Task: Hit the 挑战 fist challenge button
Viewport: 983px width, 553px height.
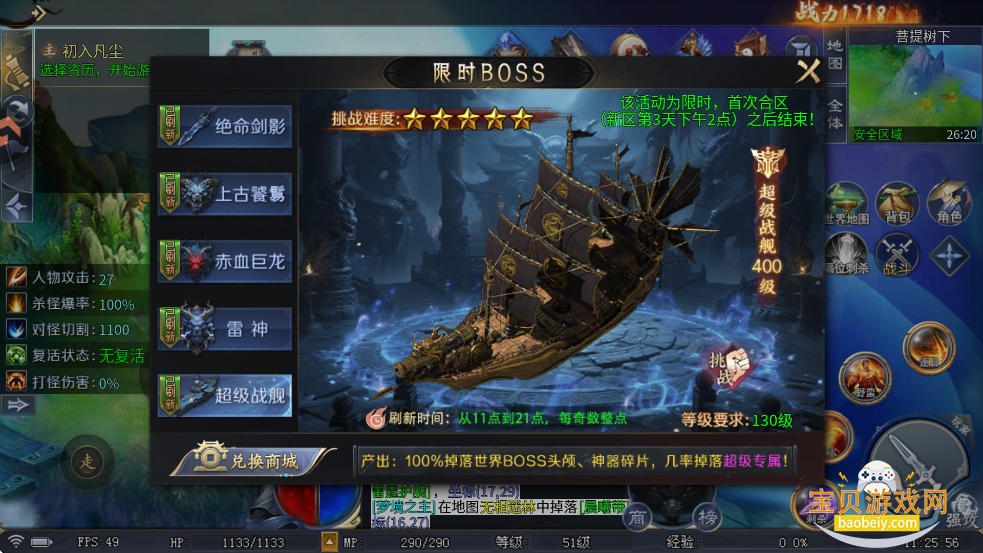Action: click(729, 367)
